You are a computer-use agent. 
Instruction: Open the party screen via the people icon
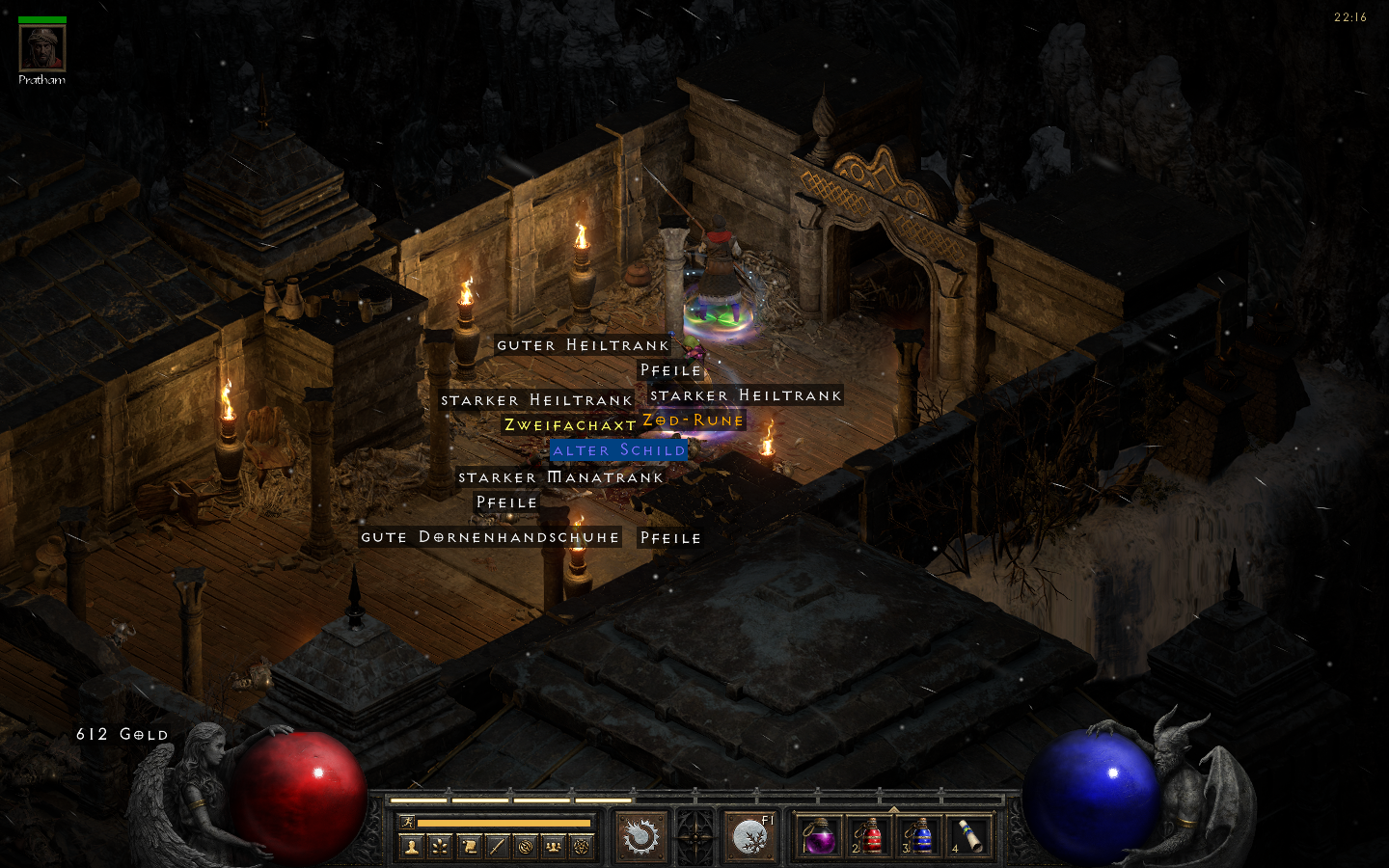point(554,846)
